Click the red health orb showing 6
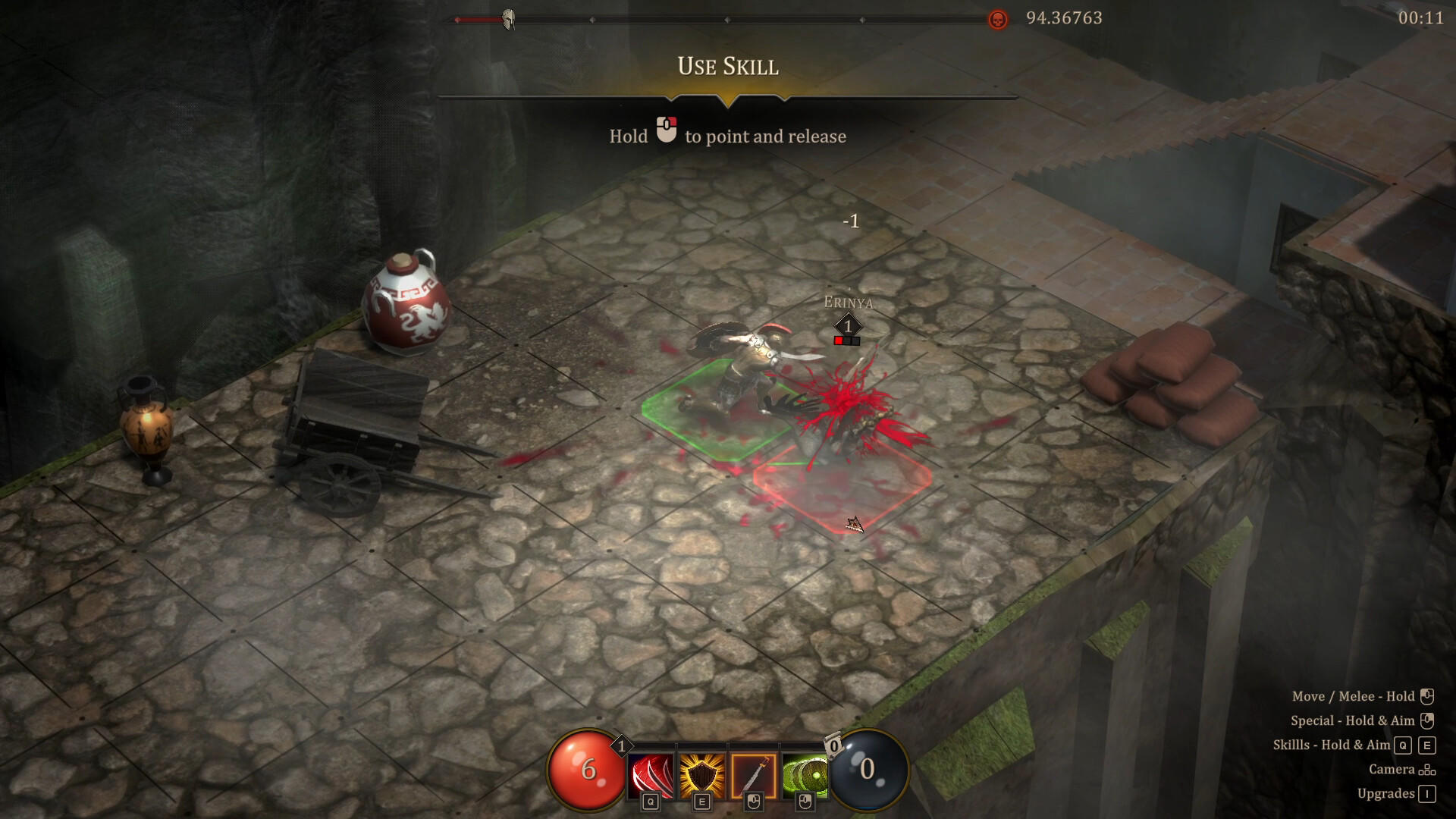 (x=586, y=770)
